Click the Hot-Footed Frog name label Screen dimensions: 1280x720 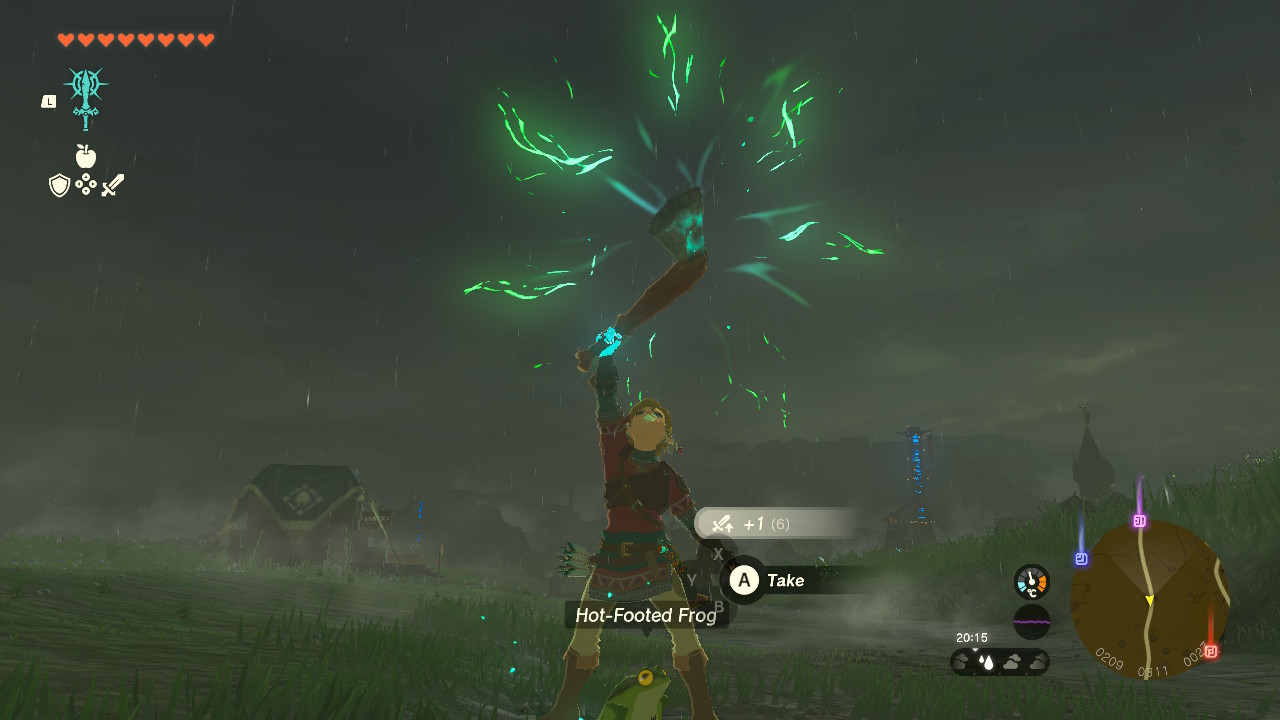[x=645, y=616]
